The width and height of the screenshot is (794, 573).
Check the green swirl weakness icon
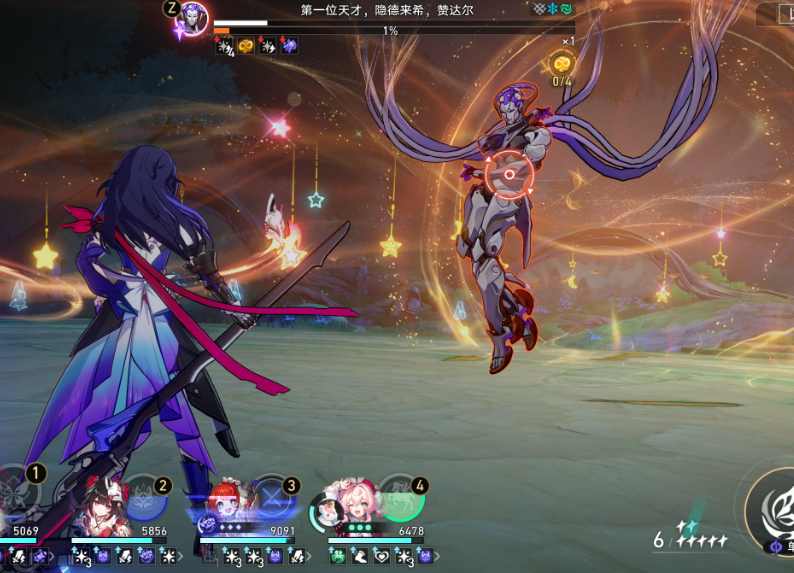(567, 9)
